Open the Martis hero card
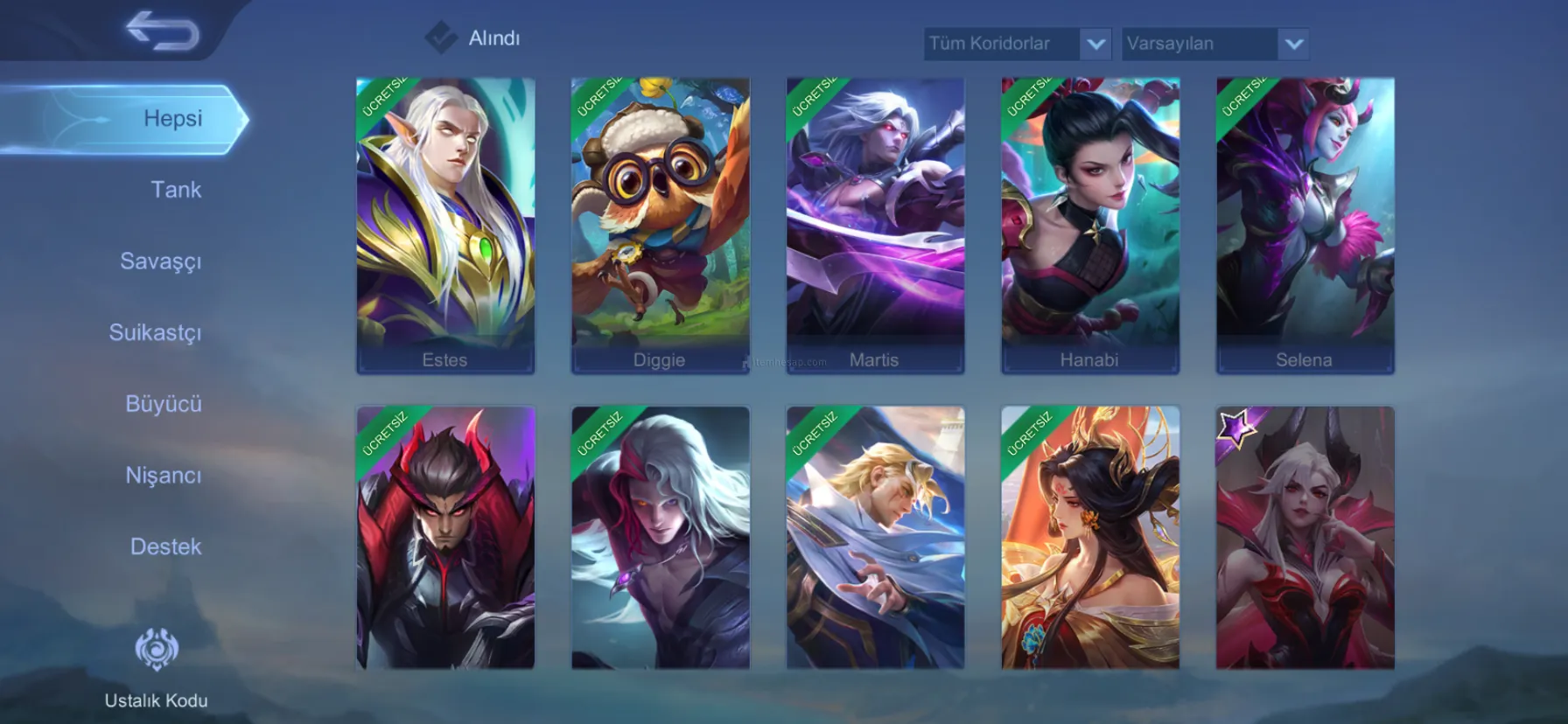The width and height of the screenshot is (1568, 724). click(x=875, y=226)
